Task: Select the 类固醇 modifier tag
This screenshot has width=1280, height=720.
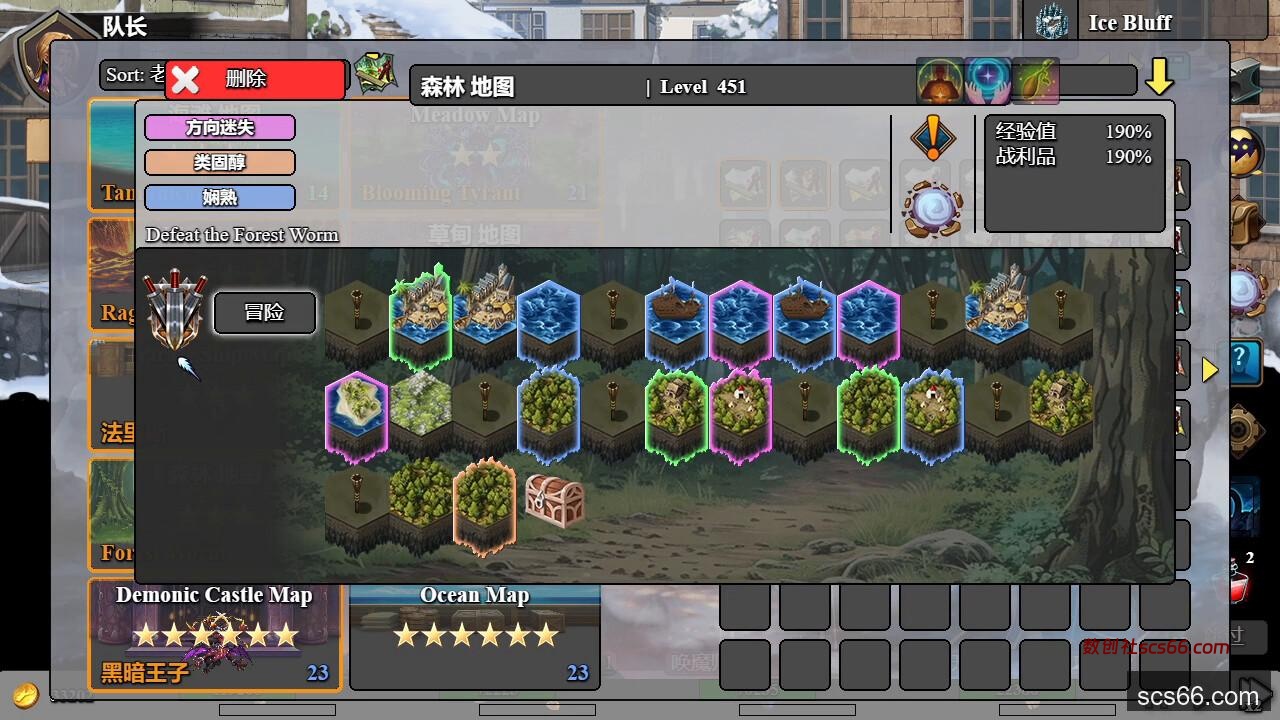Action: pyautogui.click(x=220, y=162)
